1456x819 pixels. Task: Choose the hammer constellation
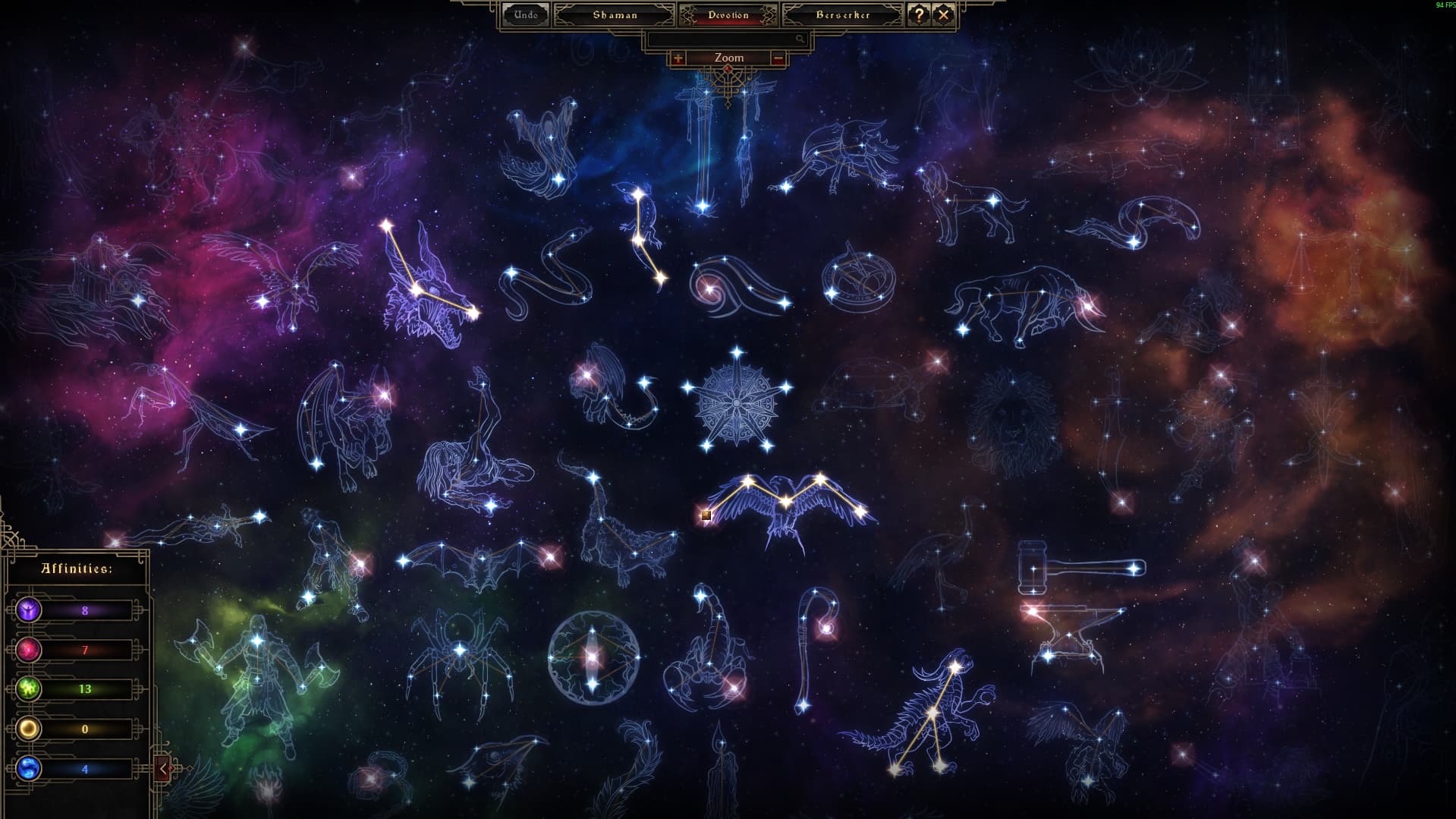(1079, 568)
